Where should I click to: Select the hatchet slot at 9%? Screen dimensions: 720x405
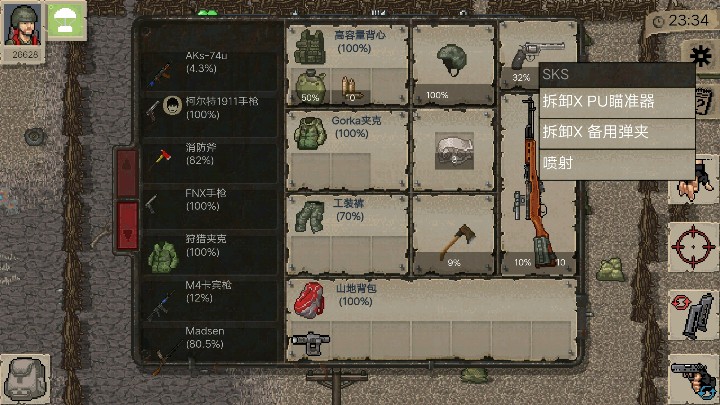point(452,234)
